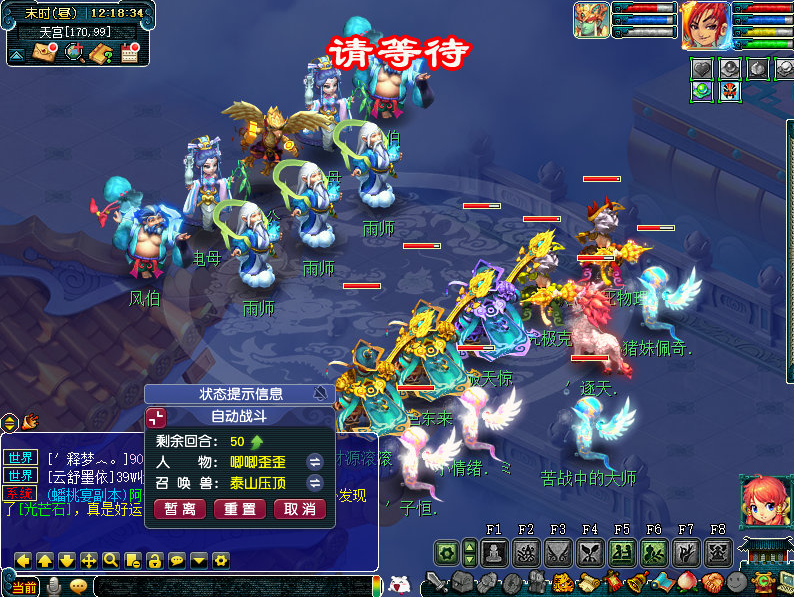
Task: Toggle the bell on 状态提示信息 bar
Action: tap(321, 393)
